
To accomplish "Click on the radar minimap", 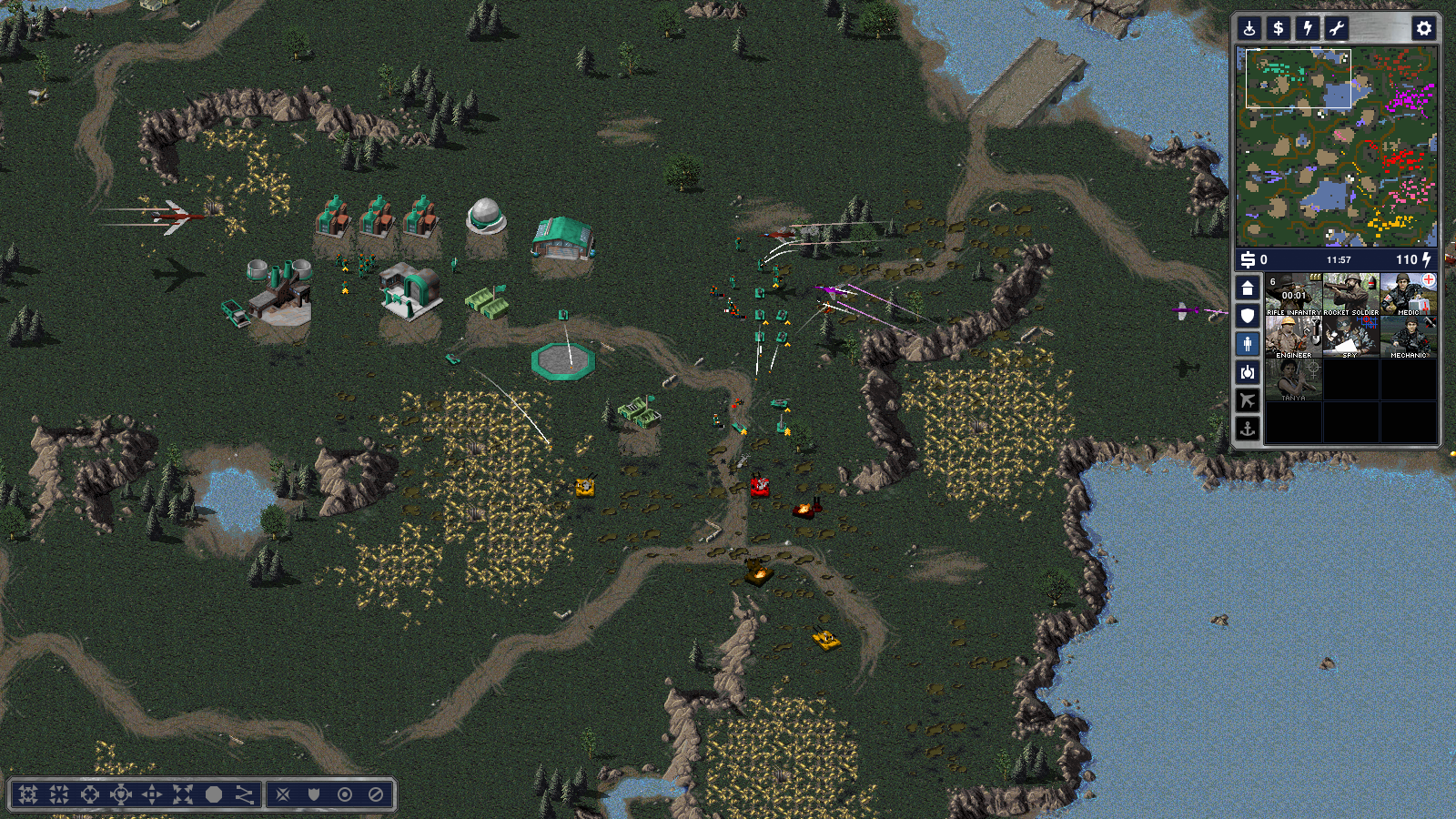I will coord(1336,147).
